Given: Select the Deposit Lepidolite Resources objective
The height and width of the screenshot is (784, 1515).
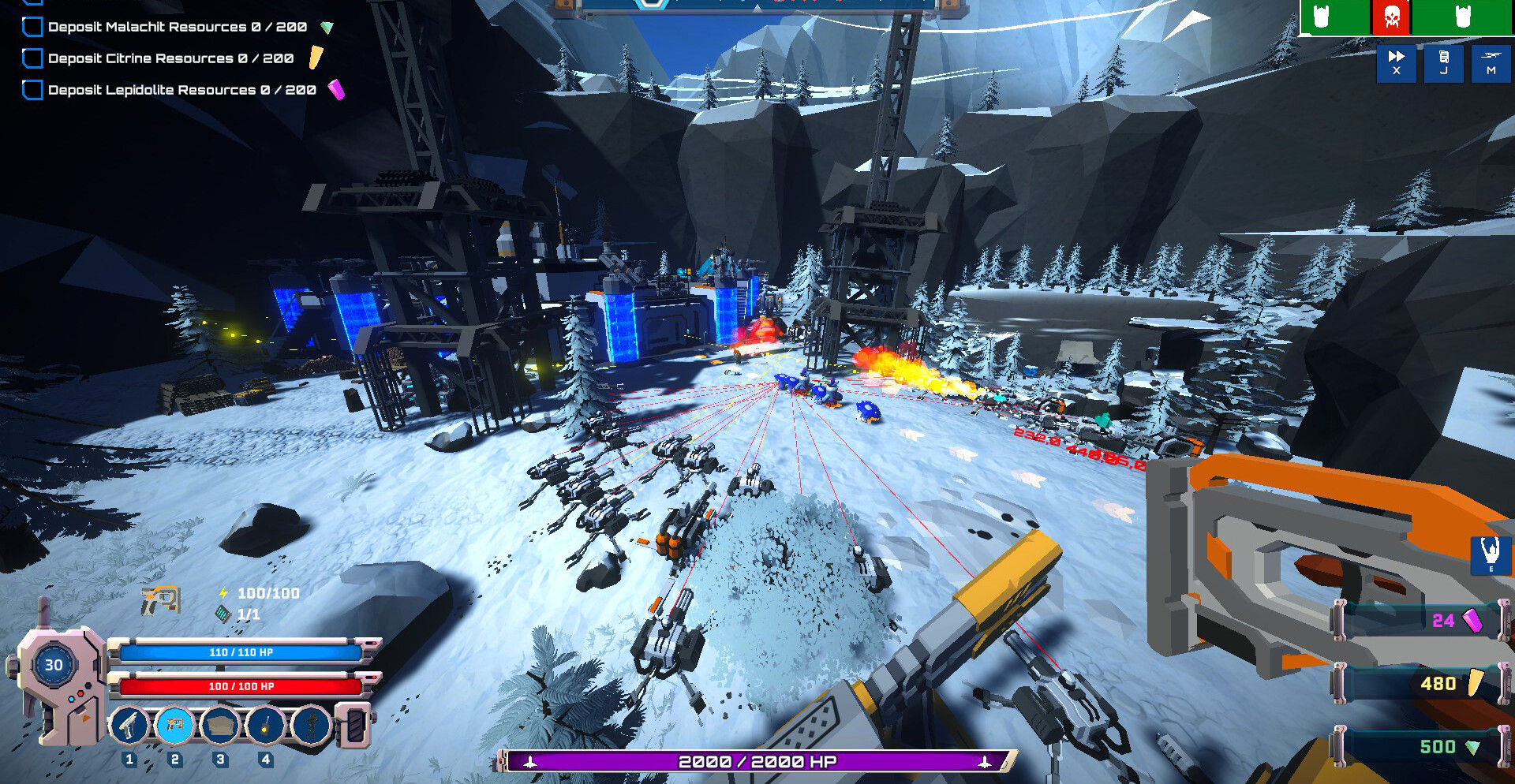Looking at the screenshot, I should click(181, 90).
